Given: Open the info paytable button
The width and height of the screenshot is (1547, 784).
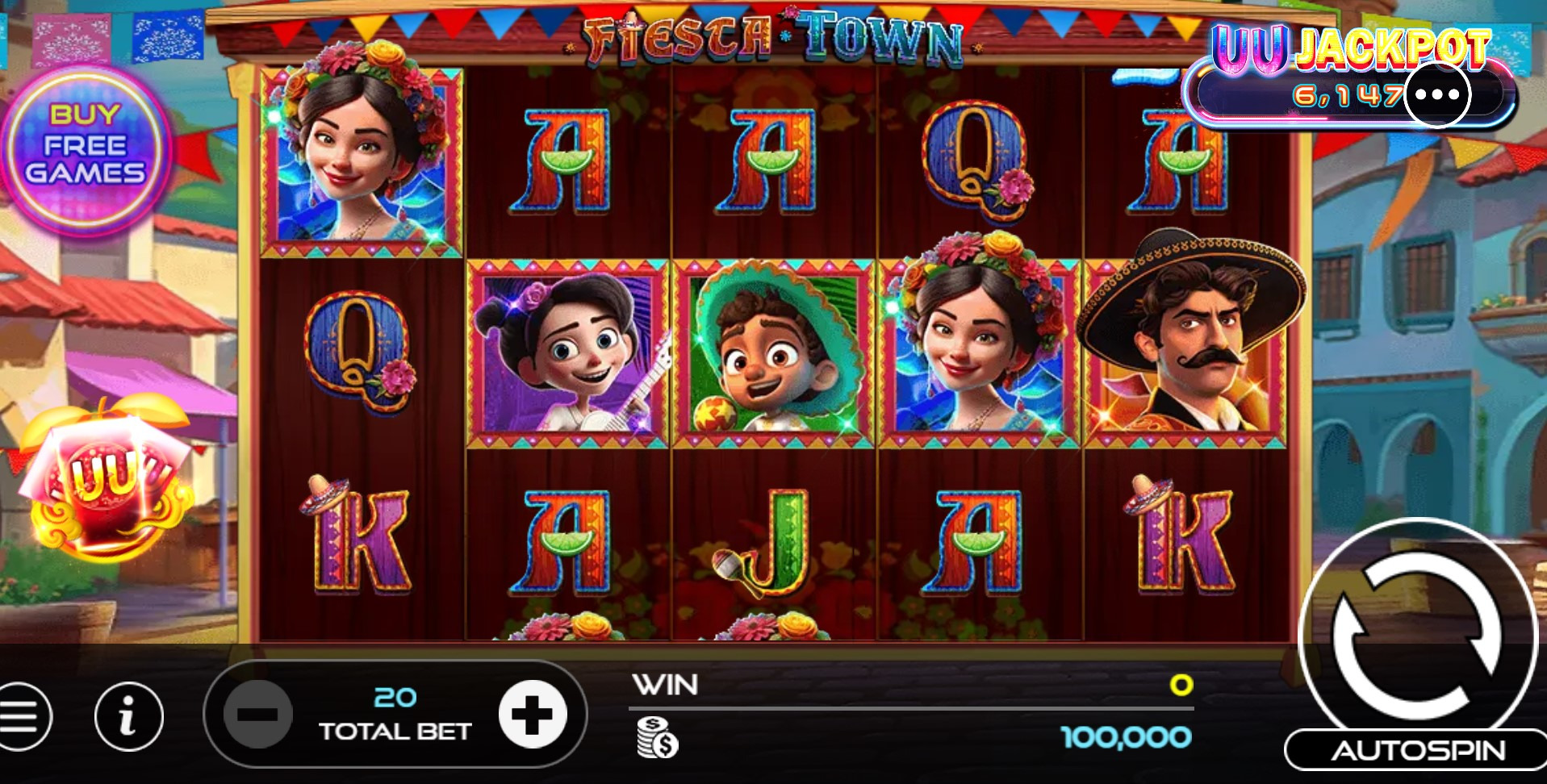Looking at the screenshot, I should coord(128,716).
